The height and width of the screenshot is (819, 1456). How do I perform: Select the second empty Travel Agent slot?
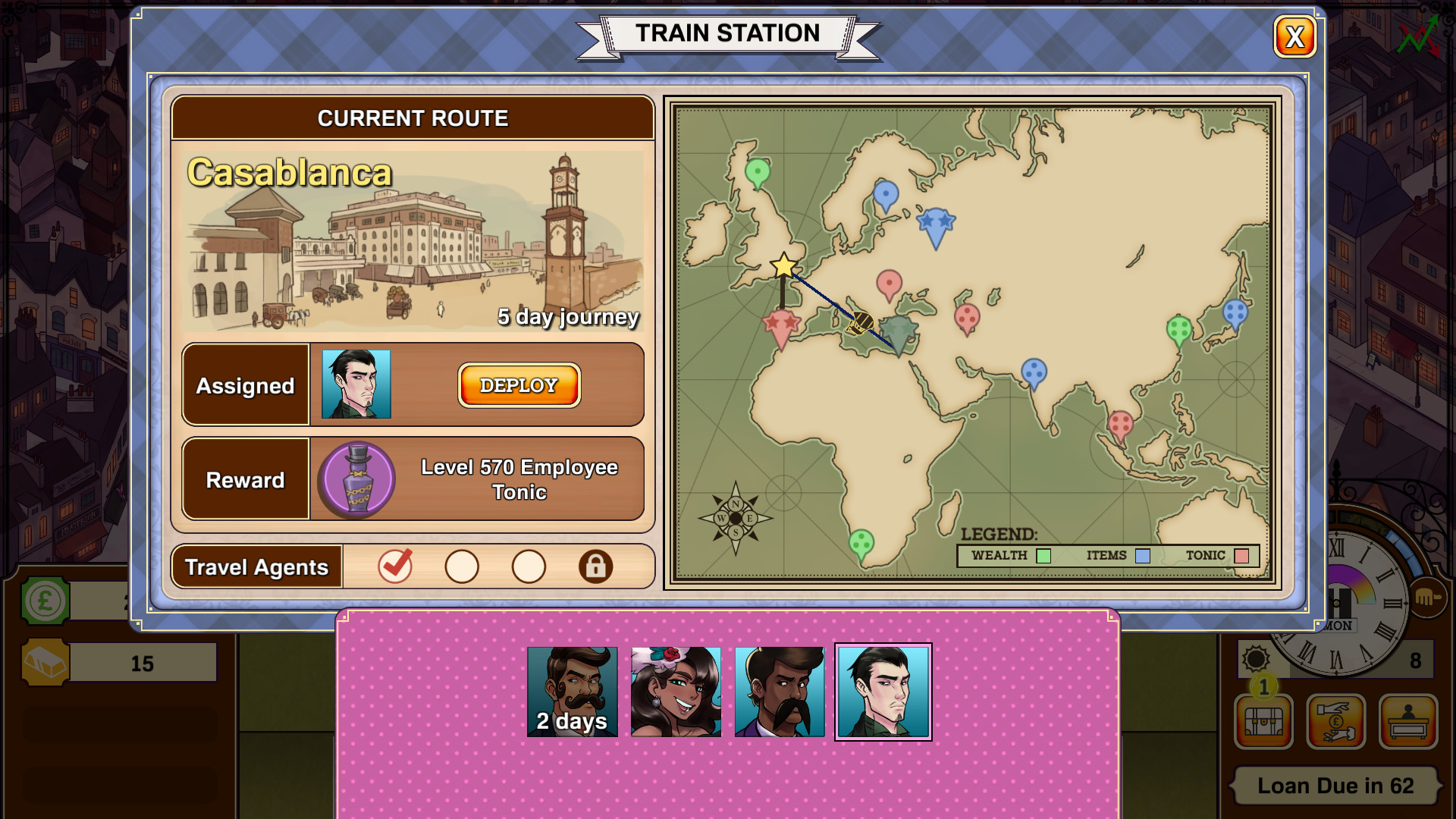click(463, 566)
